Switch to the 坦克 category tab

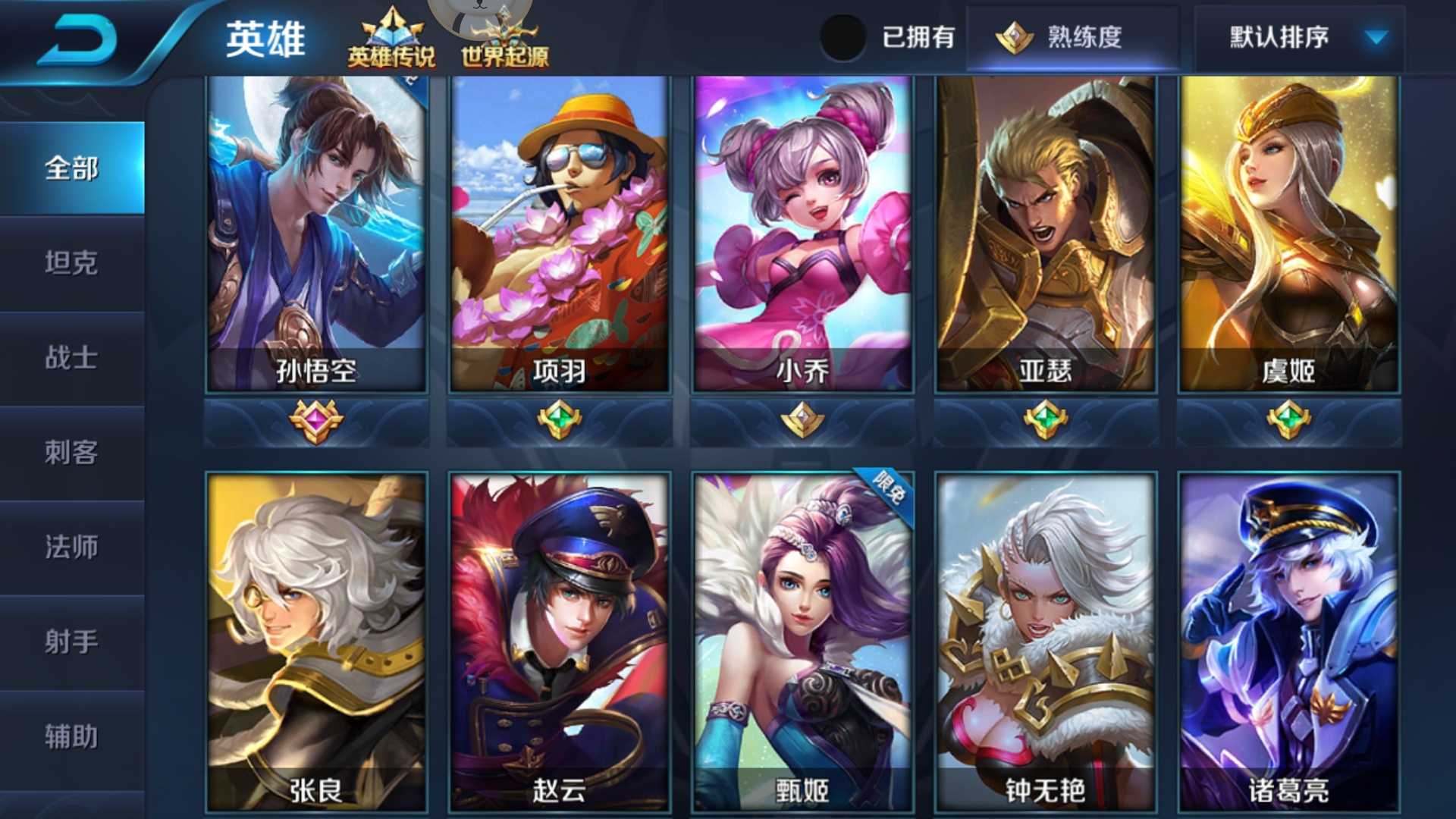coord(72,265)
